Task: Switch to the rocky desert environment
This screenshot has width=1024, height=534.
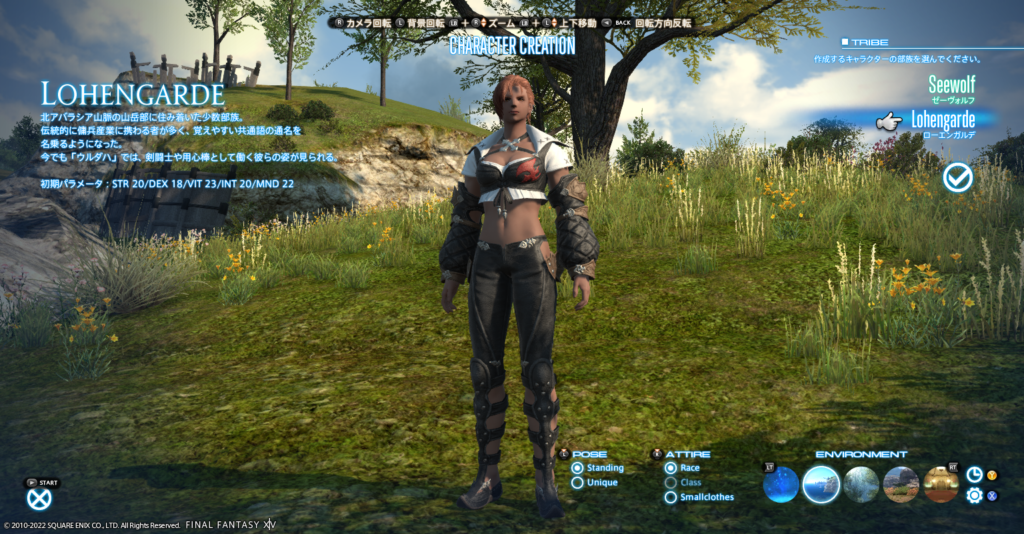Action: 901,485
